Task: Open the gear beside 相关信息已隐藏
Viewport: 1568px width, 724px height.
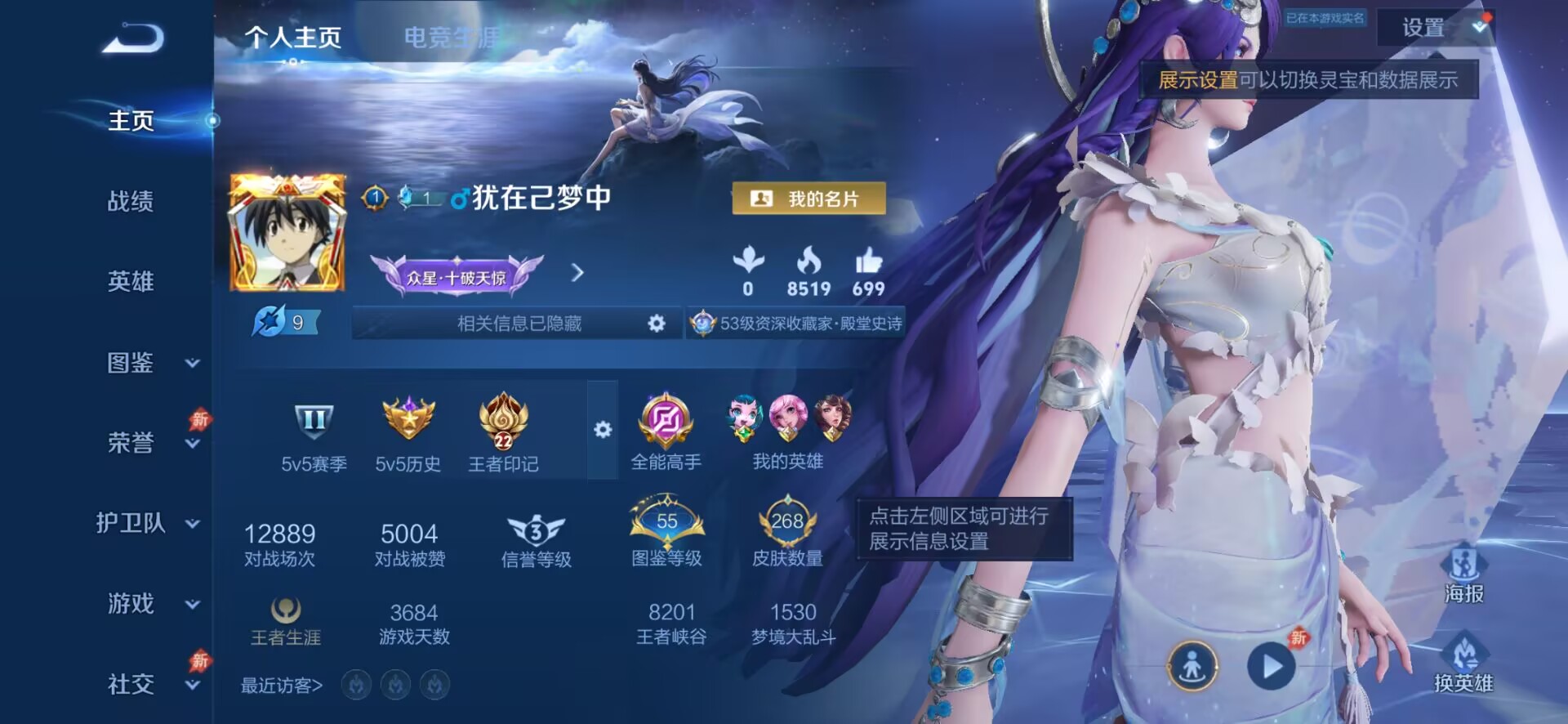Action: (658, 324)
